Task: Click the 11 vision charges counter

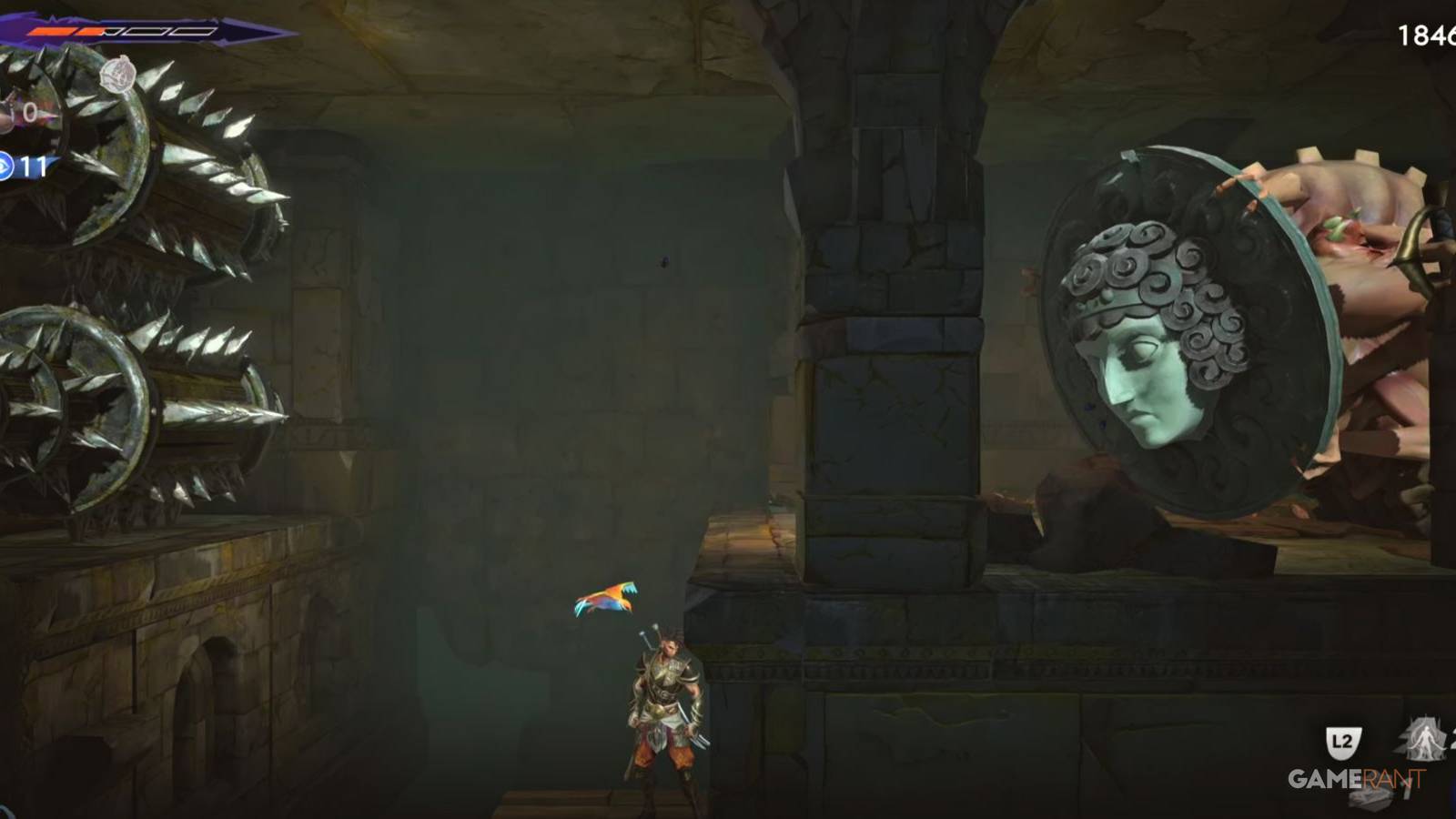Action: coord(35,166)
